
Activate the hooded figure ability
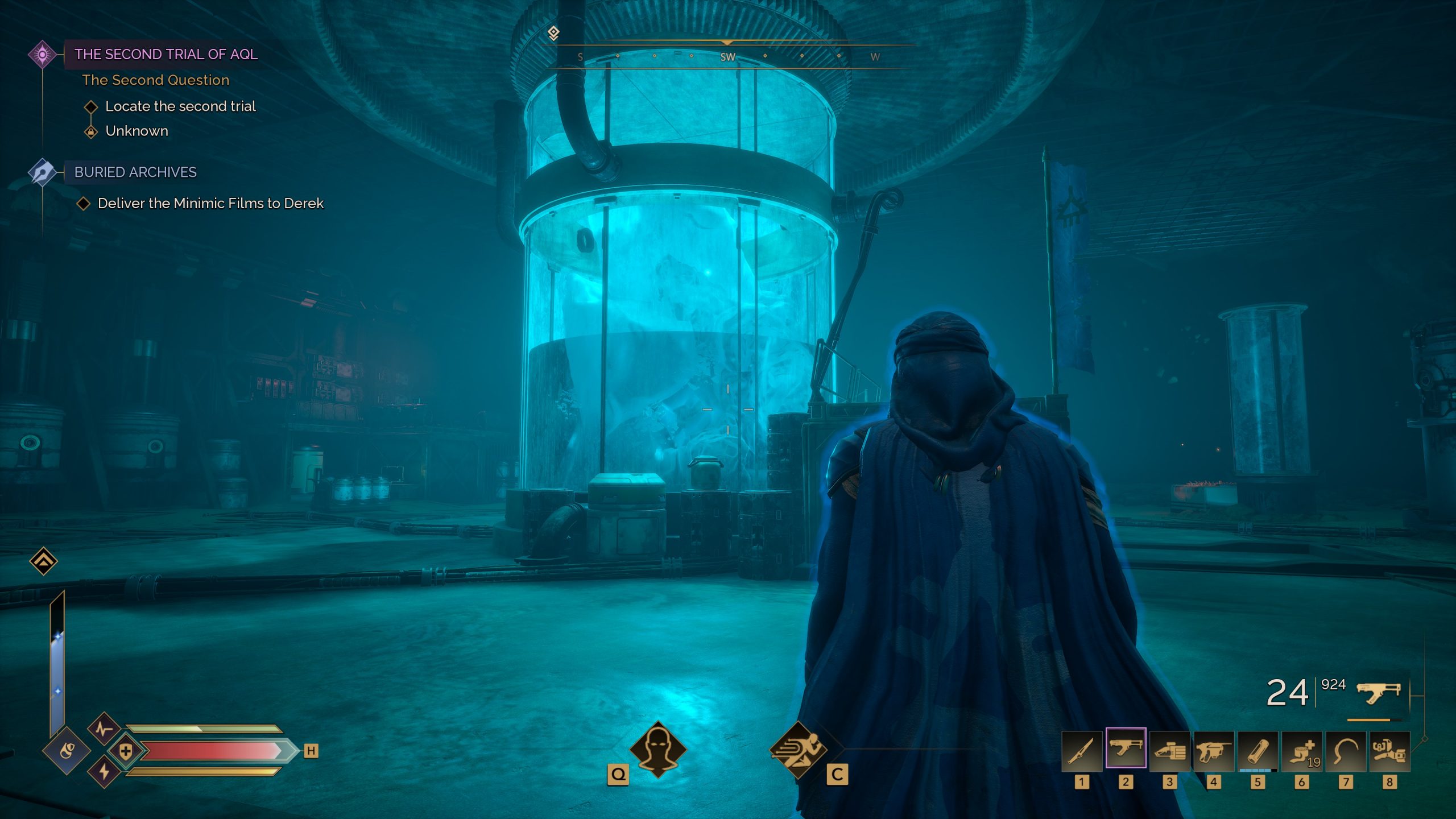coord(658,750)
